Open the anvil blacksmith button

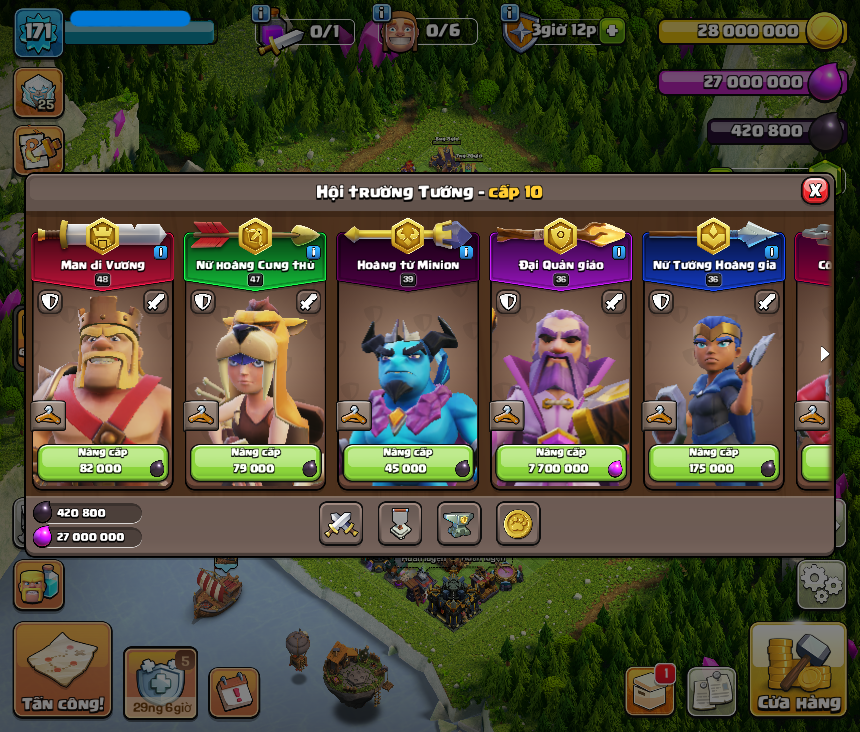click(459, 523)
